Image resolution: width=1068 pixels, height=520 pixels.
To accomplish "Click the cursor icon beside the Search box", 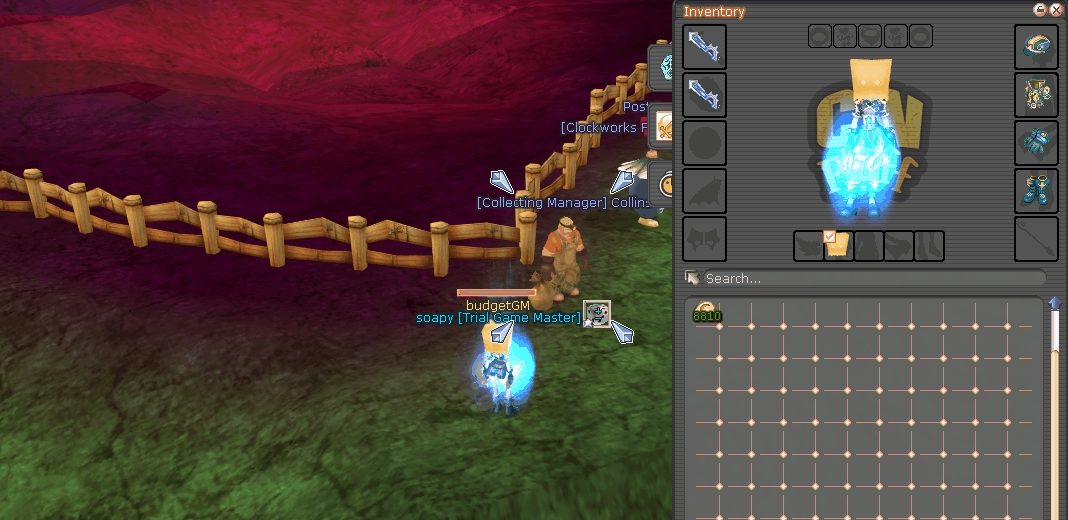I will coord(691,277).
